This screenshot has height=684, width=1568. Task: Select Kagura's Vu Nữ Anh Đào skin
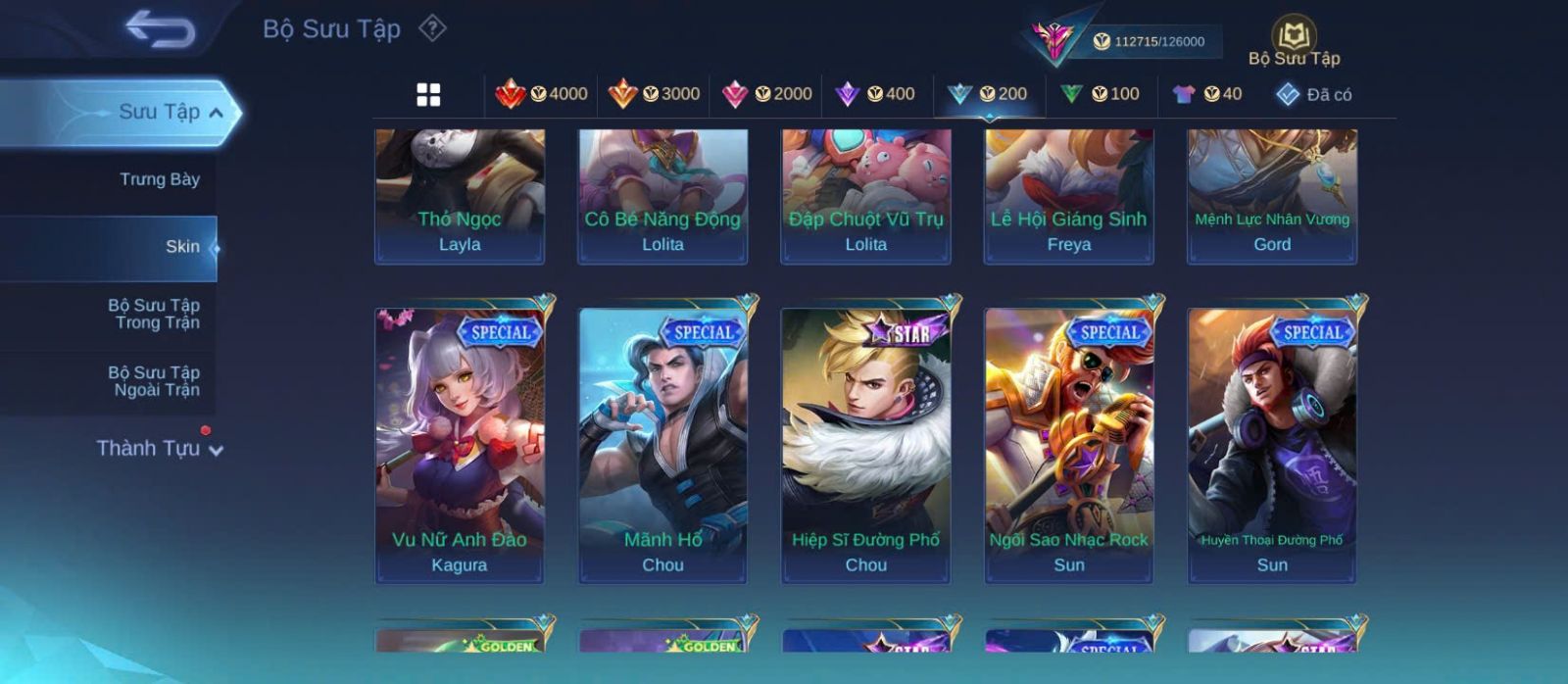[460, 446]
